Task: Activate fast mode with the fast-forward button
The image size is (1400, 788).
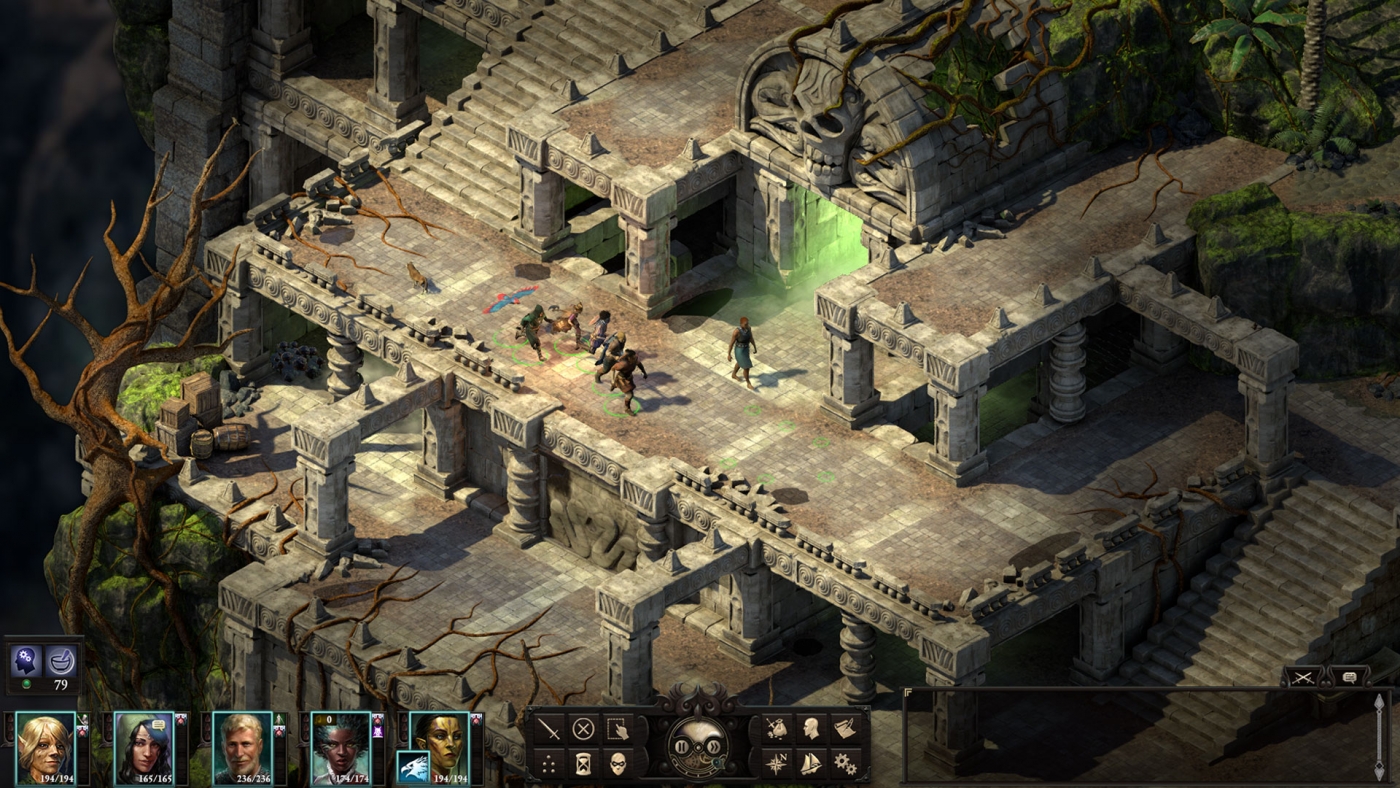Action: pyautogui.click(x=714, y=746)
